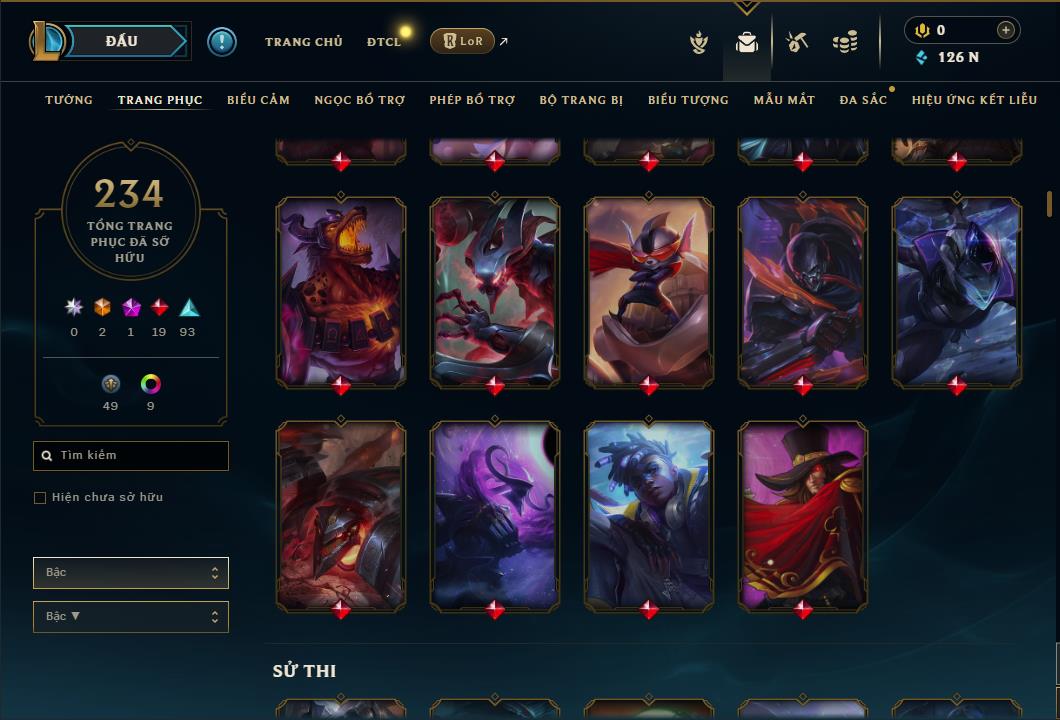Launch the LoR shortcut link
The height and width of the screenshot is (720, 1060).
462,41
